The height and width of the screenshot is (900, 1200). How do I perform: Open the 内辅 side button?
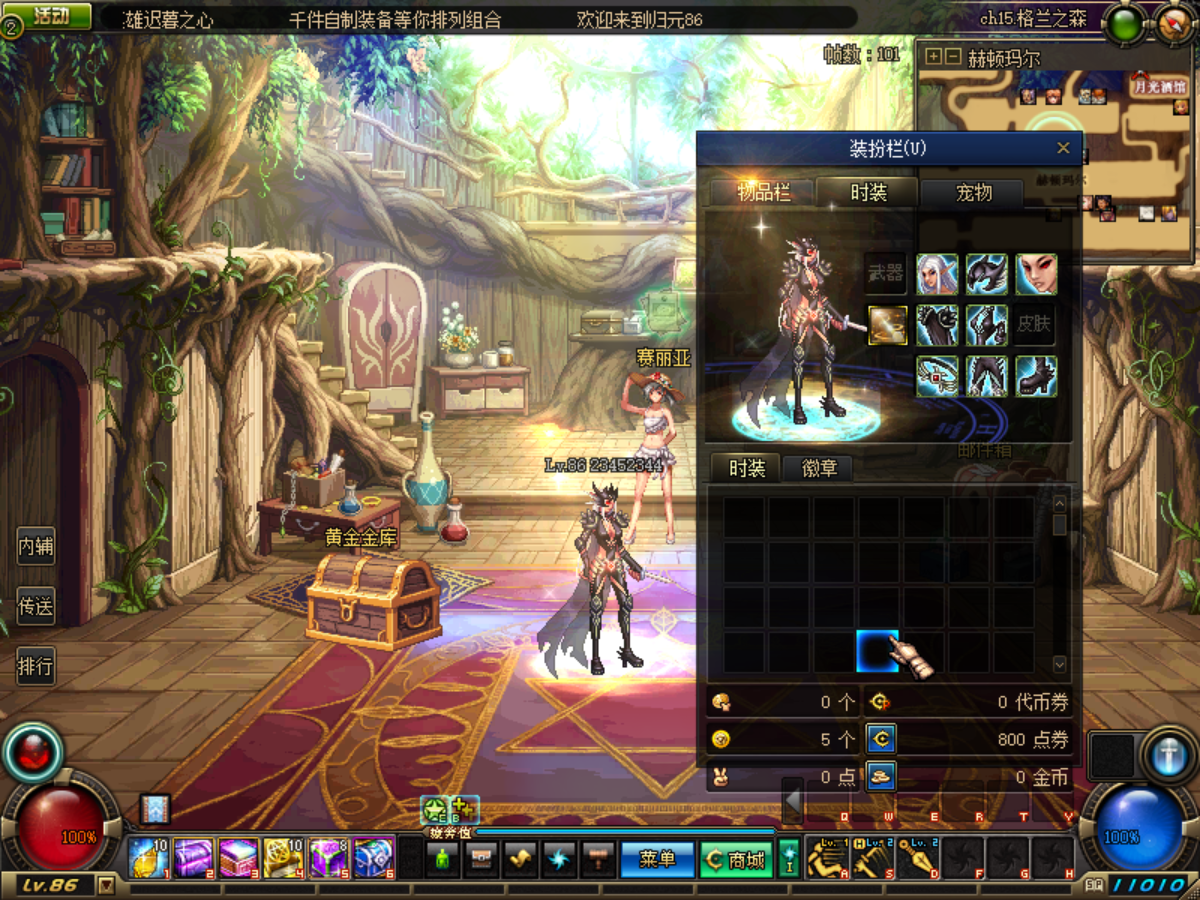[x=36, y=547]
